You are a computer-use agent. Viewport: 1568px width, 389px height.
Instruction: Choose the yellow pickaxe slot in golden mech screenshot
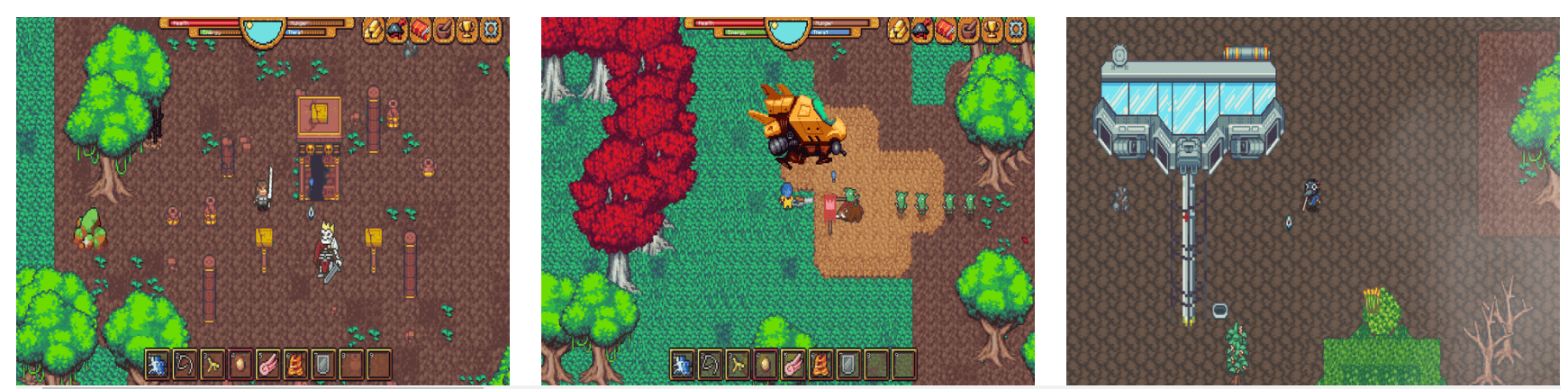[738, 364]
